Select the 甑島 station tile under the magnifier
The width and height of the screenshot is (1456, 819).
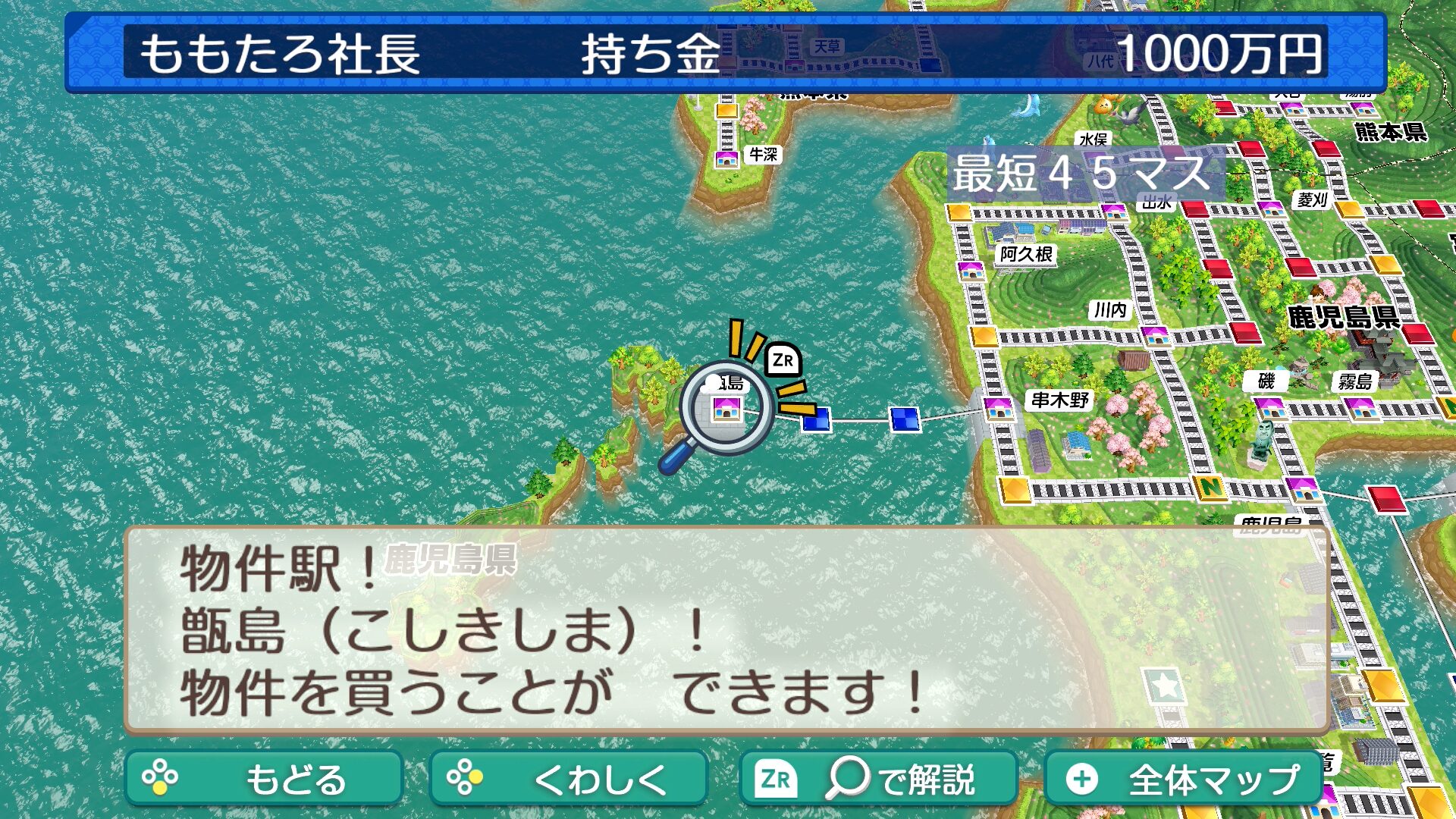coord(726,409)
